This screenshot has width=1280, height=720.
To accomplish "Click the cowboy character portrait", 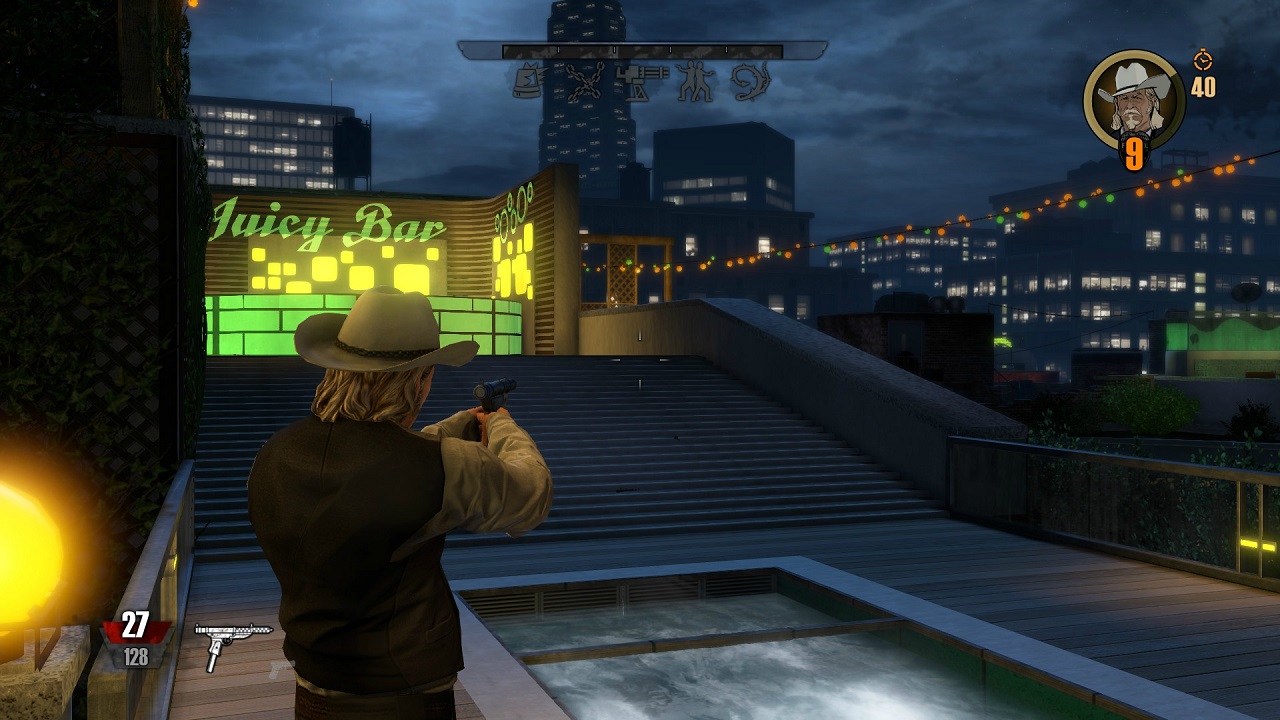I will 1133,98.
